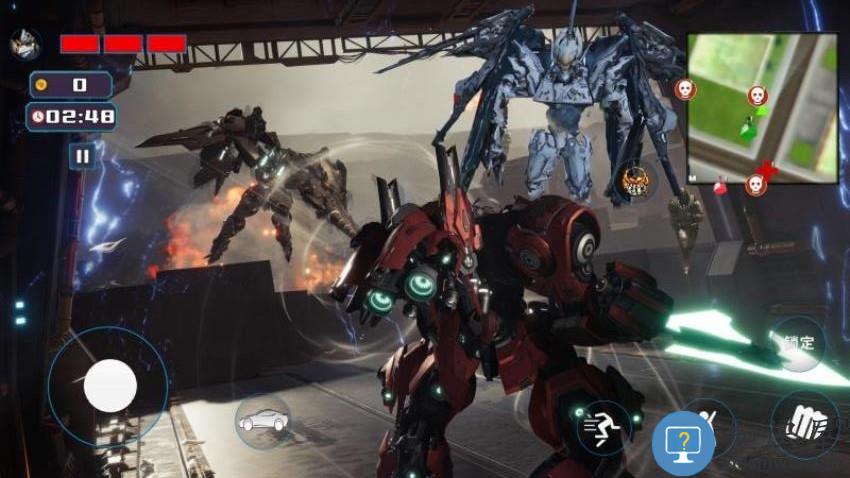Tap the virtual joystick knob
850x478 pixels.
pos(110,385)
